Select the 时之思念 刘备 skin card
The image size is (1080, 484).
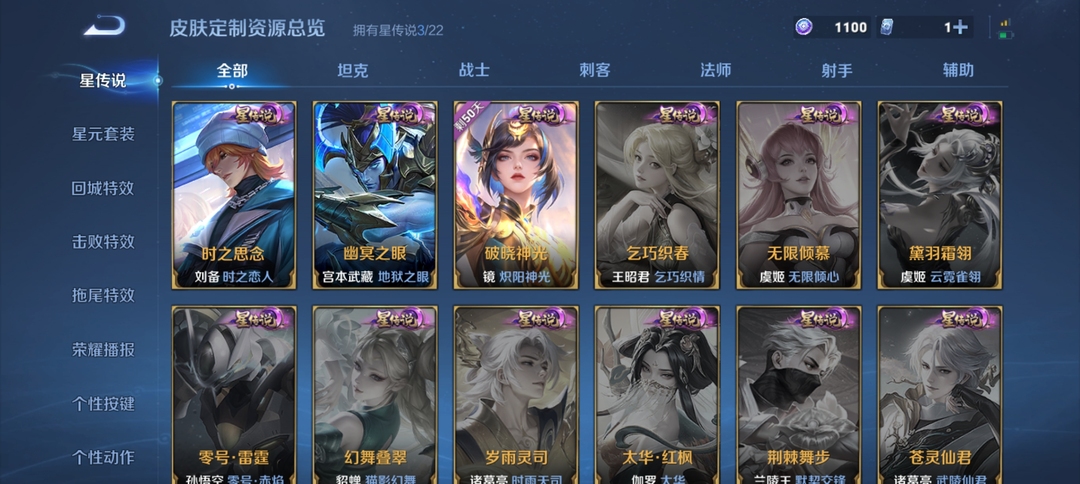tap(234, 195)
